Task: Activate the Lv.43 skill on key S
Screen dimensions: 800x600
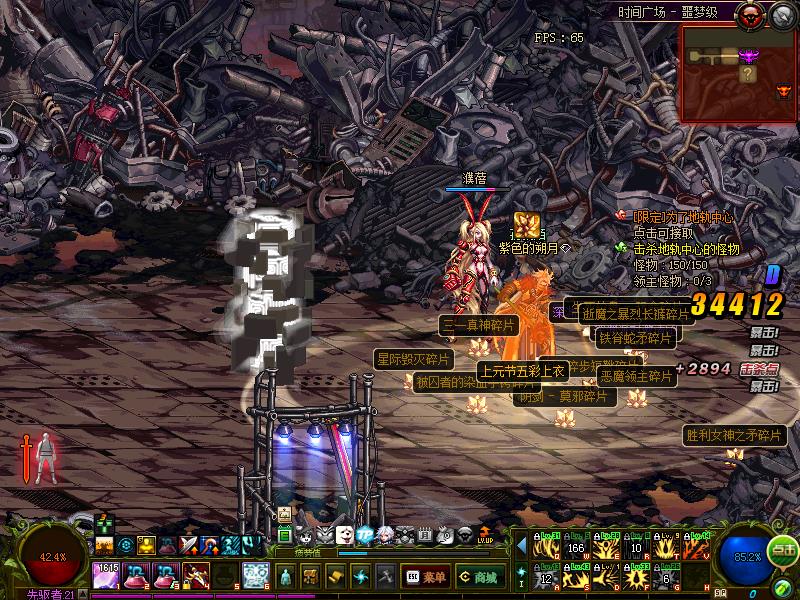Action: click(x=575, y=577)
